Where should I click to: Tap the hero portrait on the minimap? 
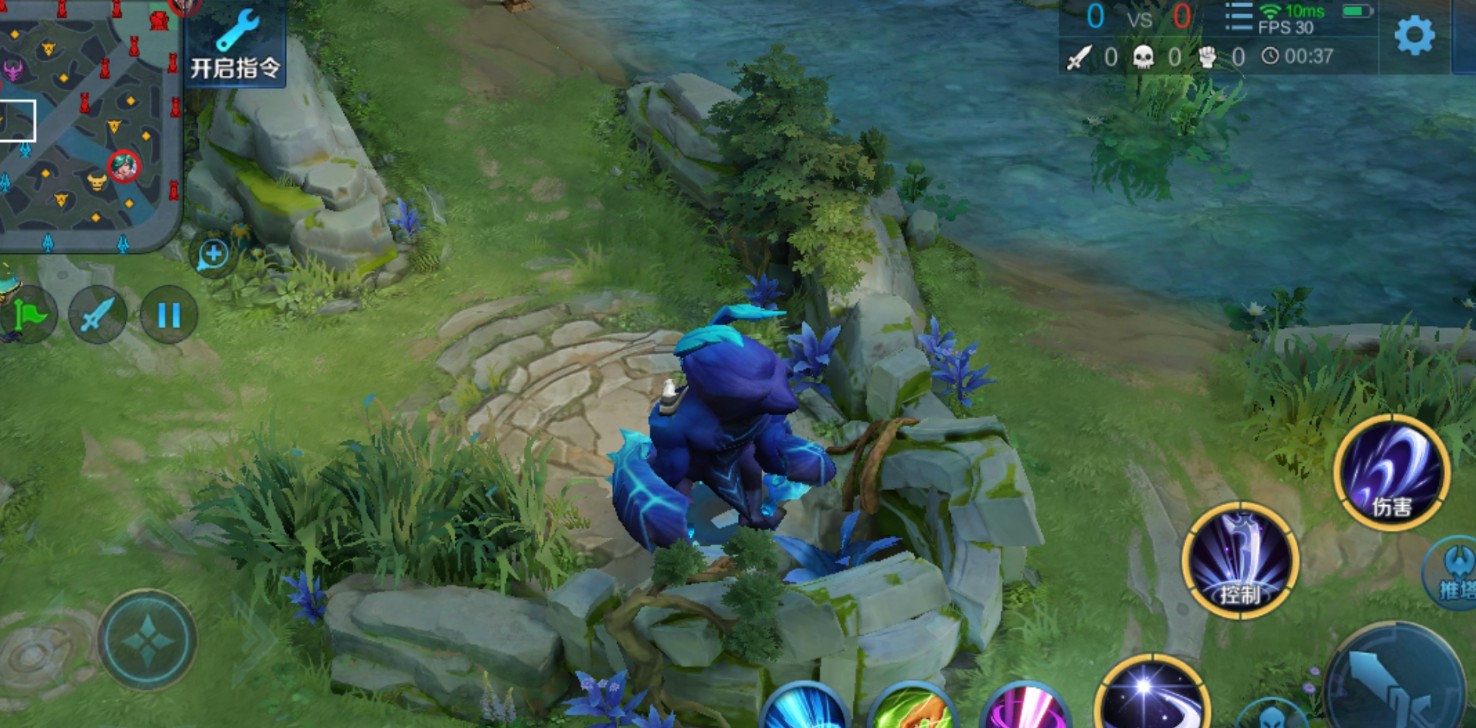[x=122, y=168]
